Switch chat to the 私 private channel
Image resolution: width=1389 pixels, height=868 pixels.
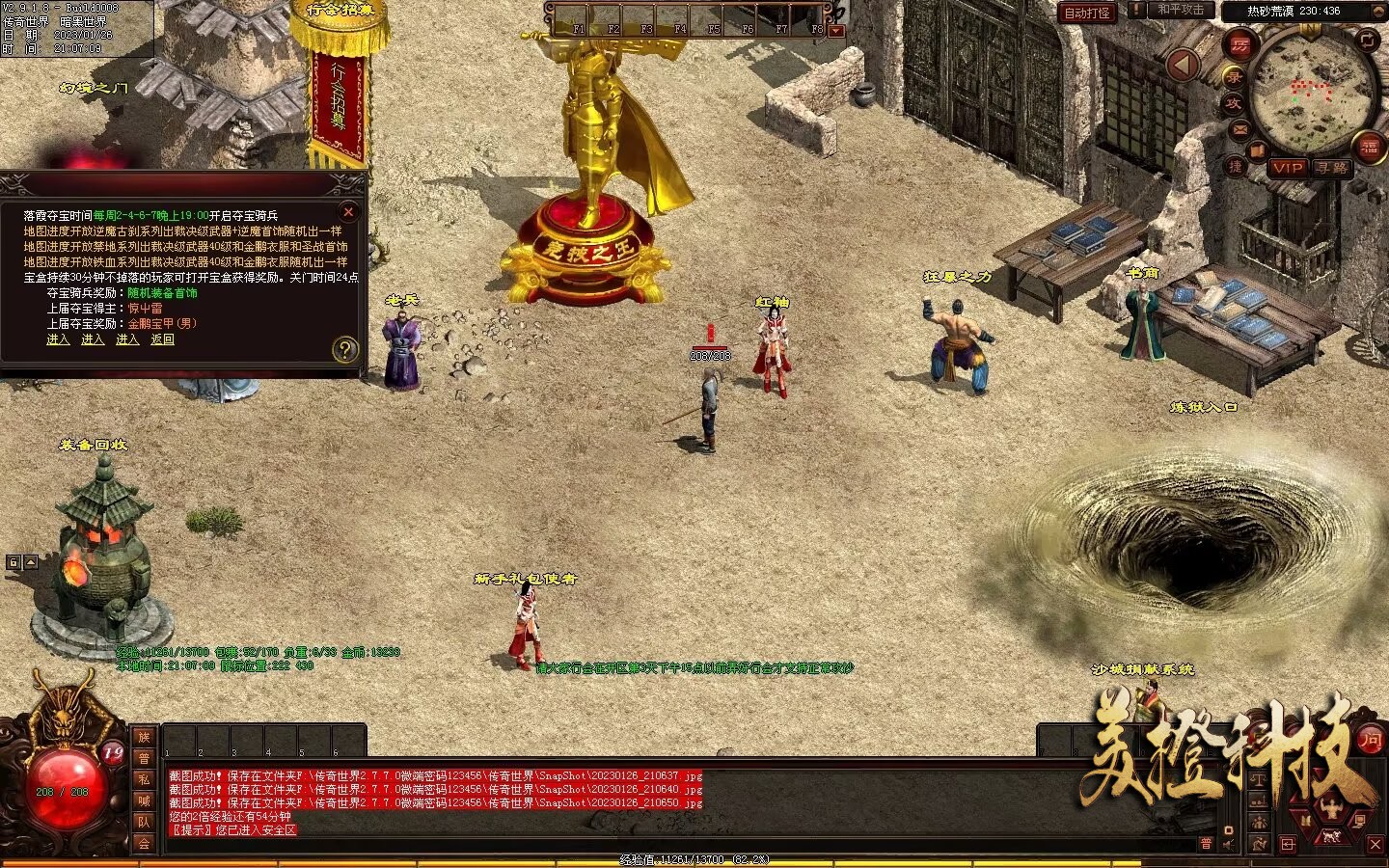pos(144,779)
